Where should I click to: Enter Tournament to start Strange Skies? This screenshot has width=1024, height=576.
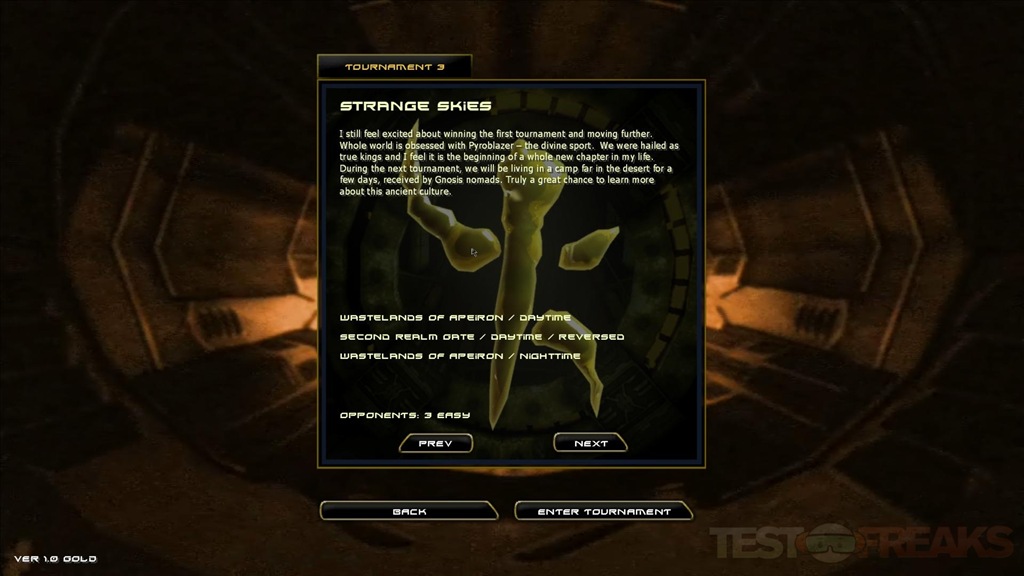(603, 511)
